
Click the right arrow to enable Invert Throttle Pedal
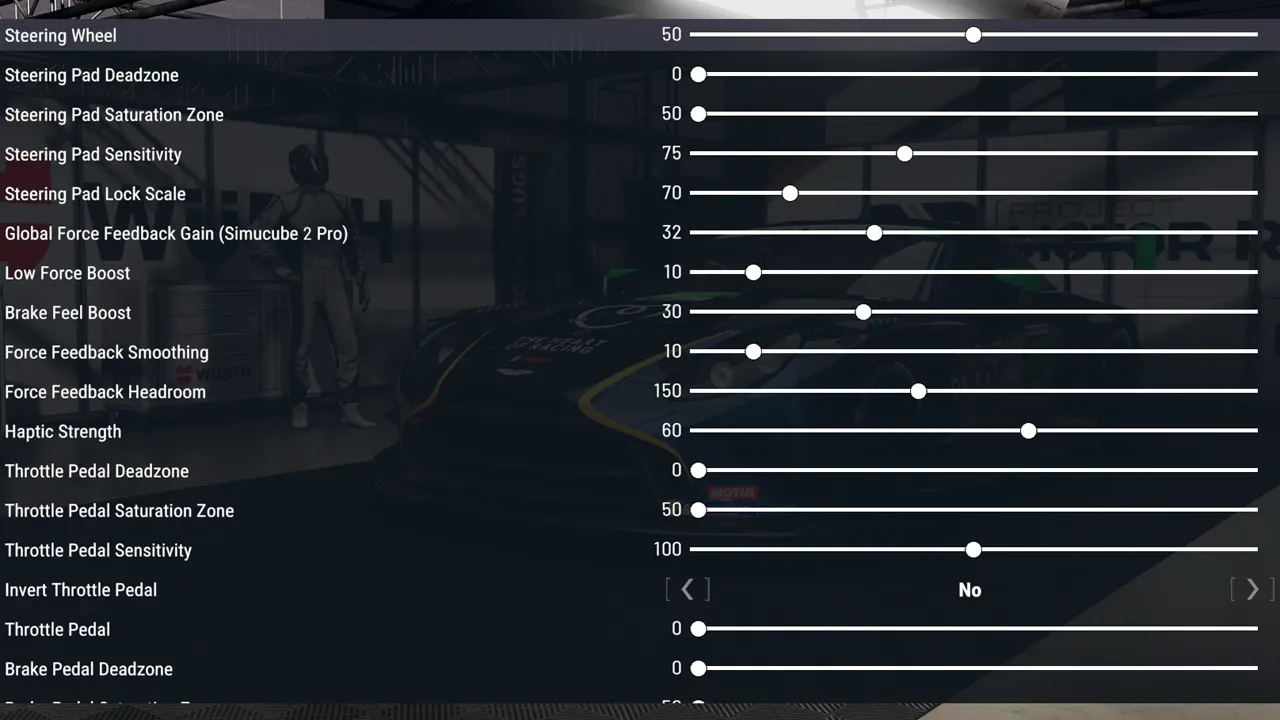click(x=1252, y=590)
